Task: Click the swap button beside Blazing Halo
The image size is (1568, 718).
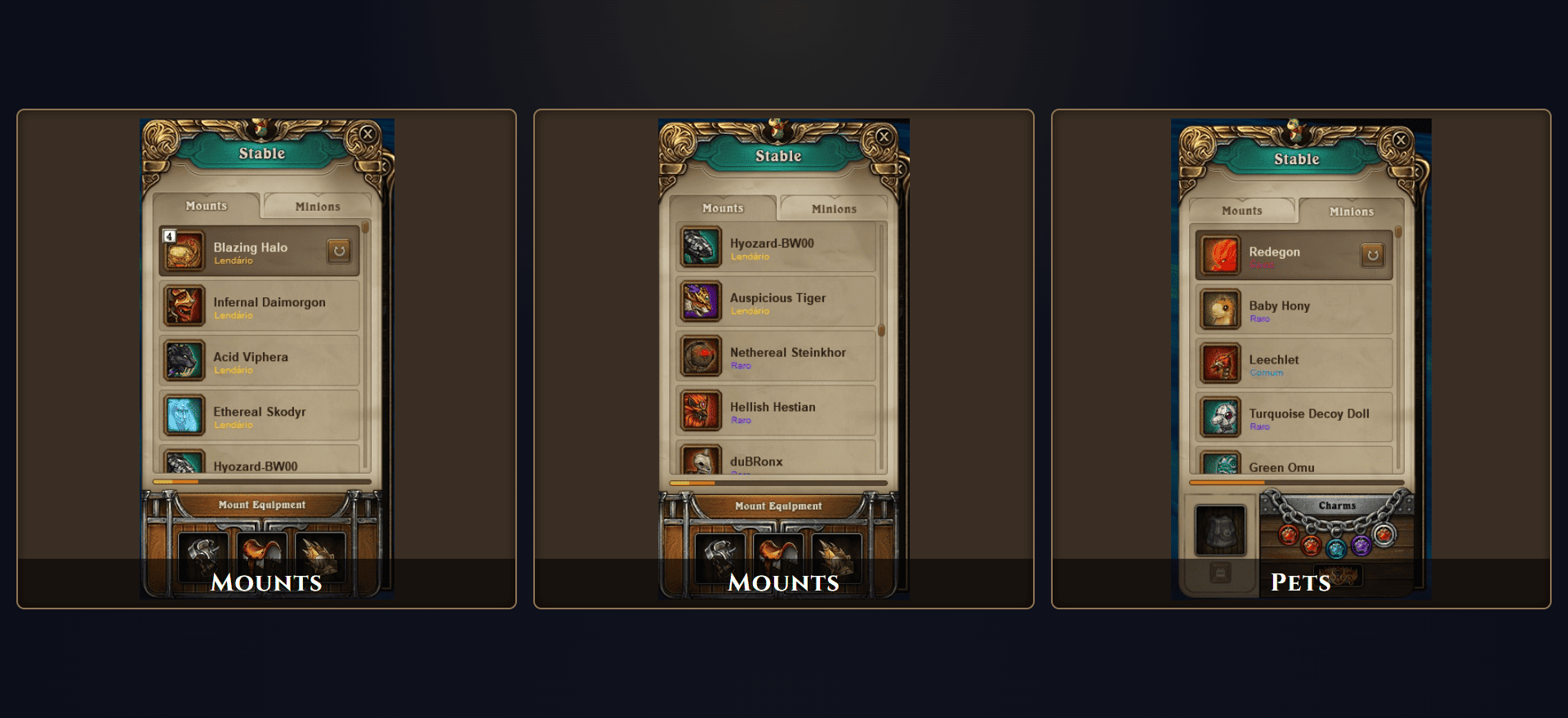Action: pos(339,251)
